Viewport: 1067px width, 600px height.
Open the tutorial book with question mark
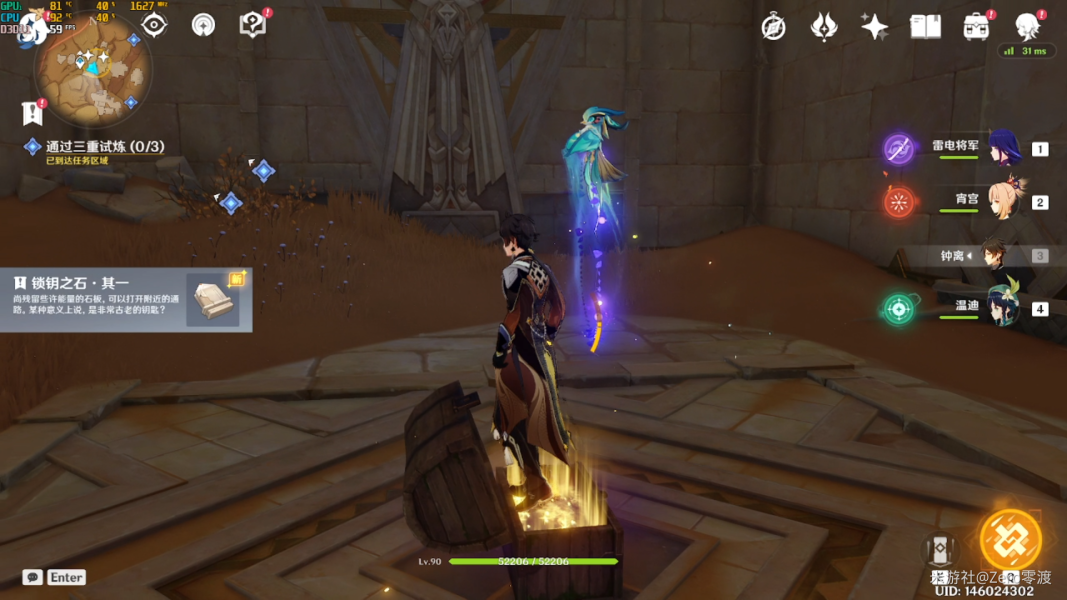pyautogui.click(x=253, y=25)
